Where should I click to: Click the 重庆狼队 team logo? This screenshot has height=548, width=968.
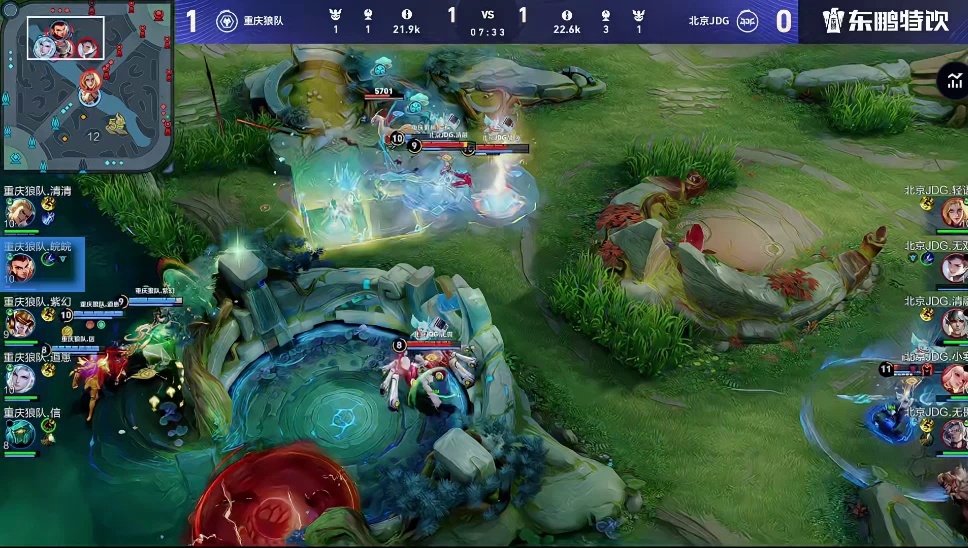[227, 21]
